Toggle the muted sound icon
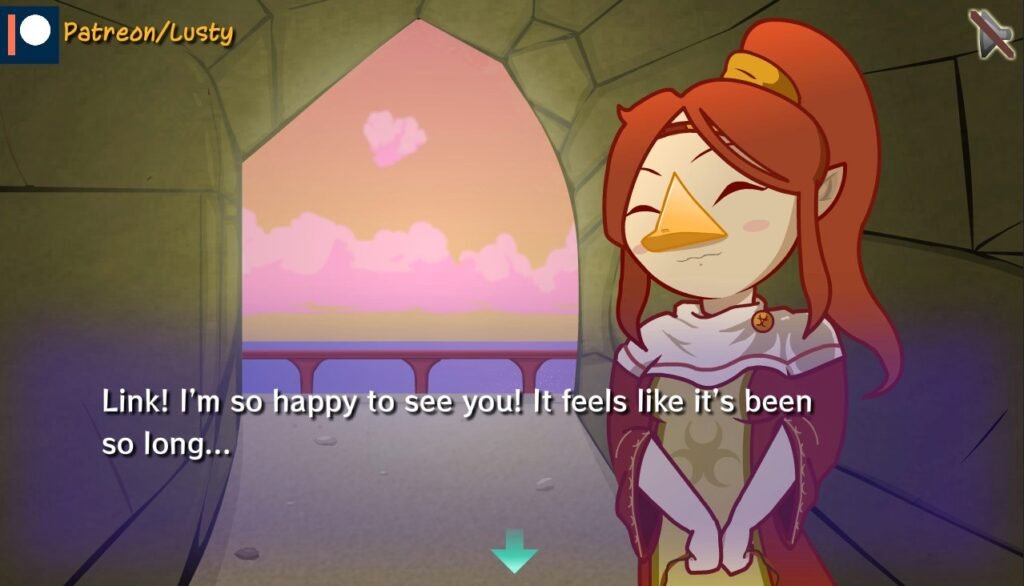Viewport: 1024px width, 586px height. (991, 34)
